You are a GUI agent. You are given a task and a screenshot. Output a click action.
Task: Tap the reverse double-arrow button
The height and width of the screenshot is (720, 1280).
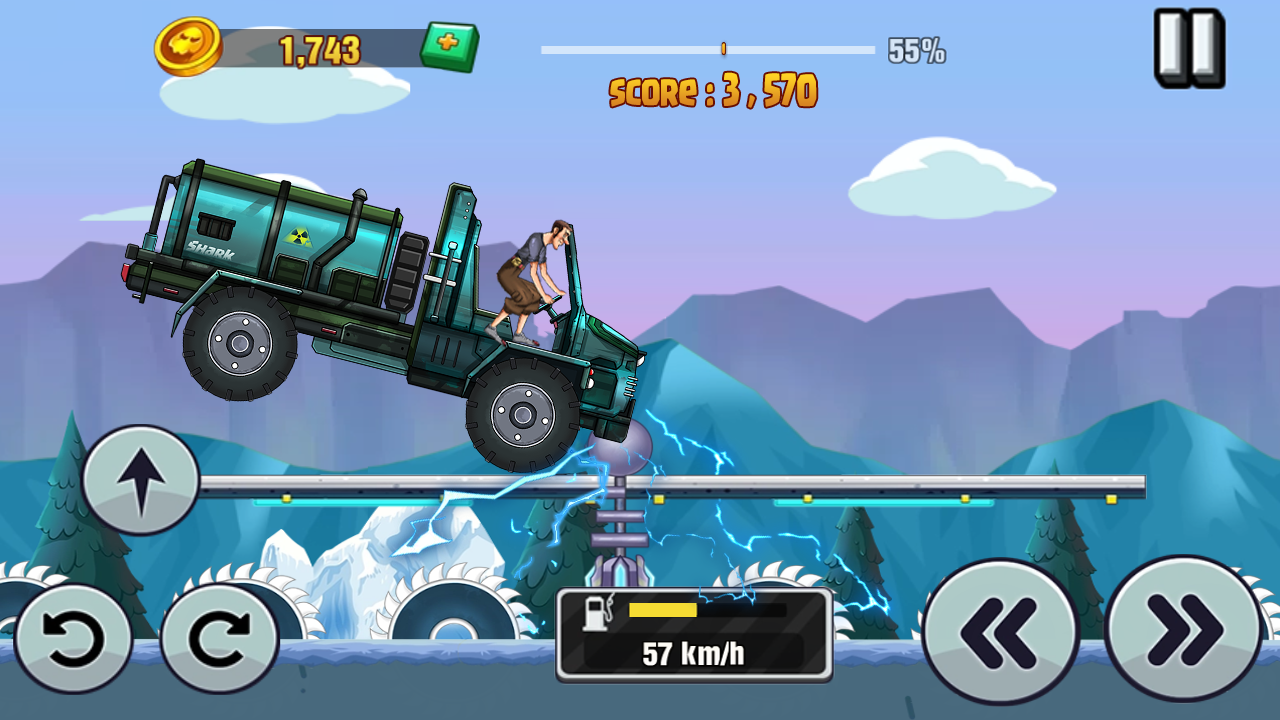[x=999, y=631]
